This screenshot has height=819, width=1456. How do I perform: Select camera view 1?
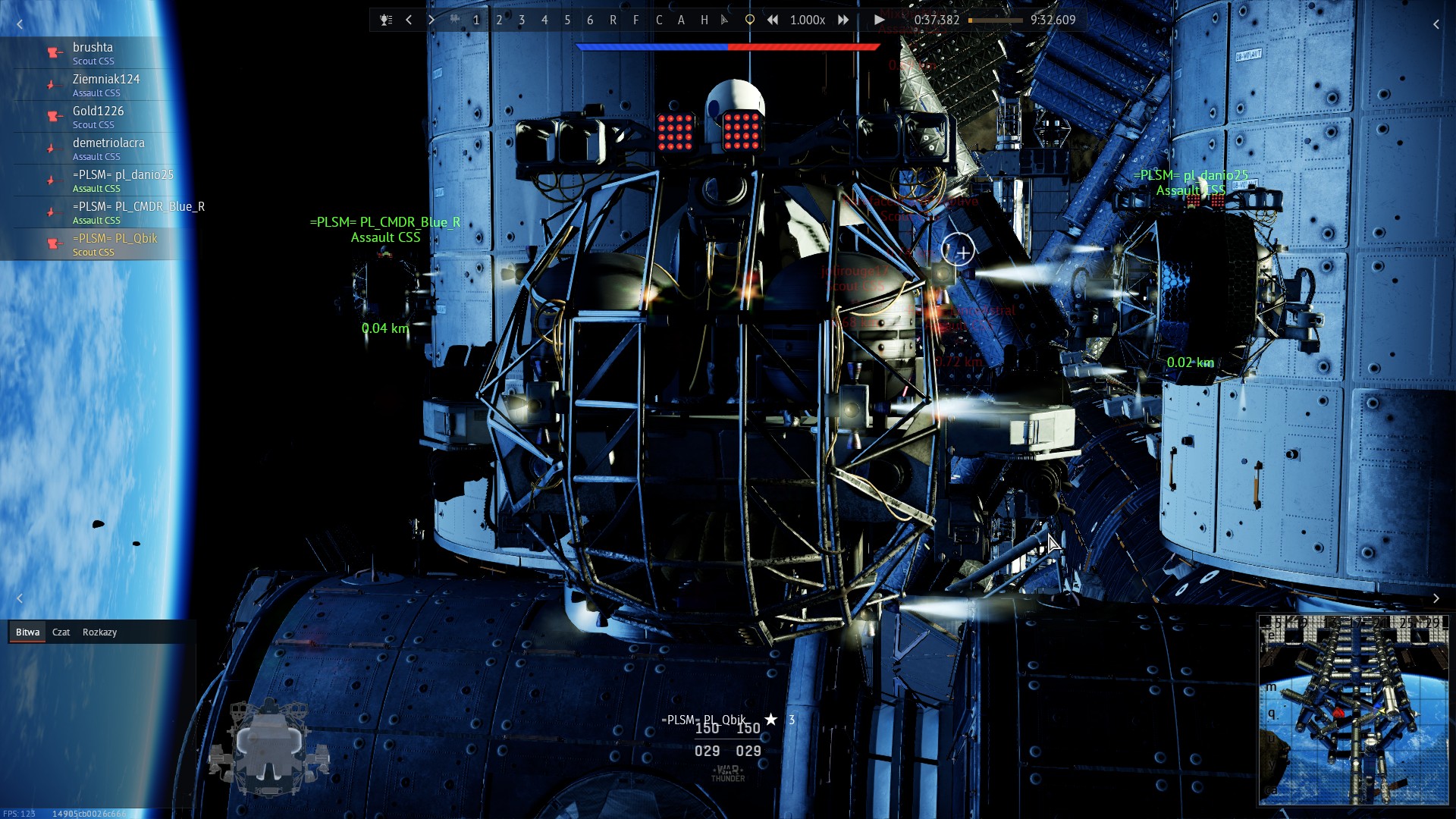click(476, 20)
